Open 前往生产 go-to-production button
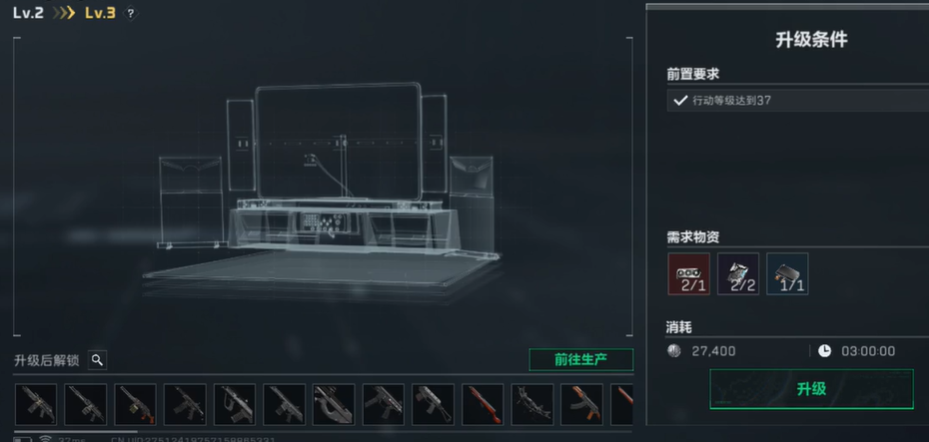This screenshot has width=929, height=442. pos(580,360)
